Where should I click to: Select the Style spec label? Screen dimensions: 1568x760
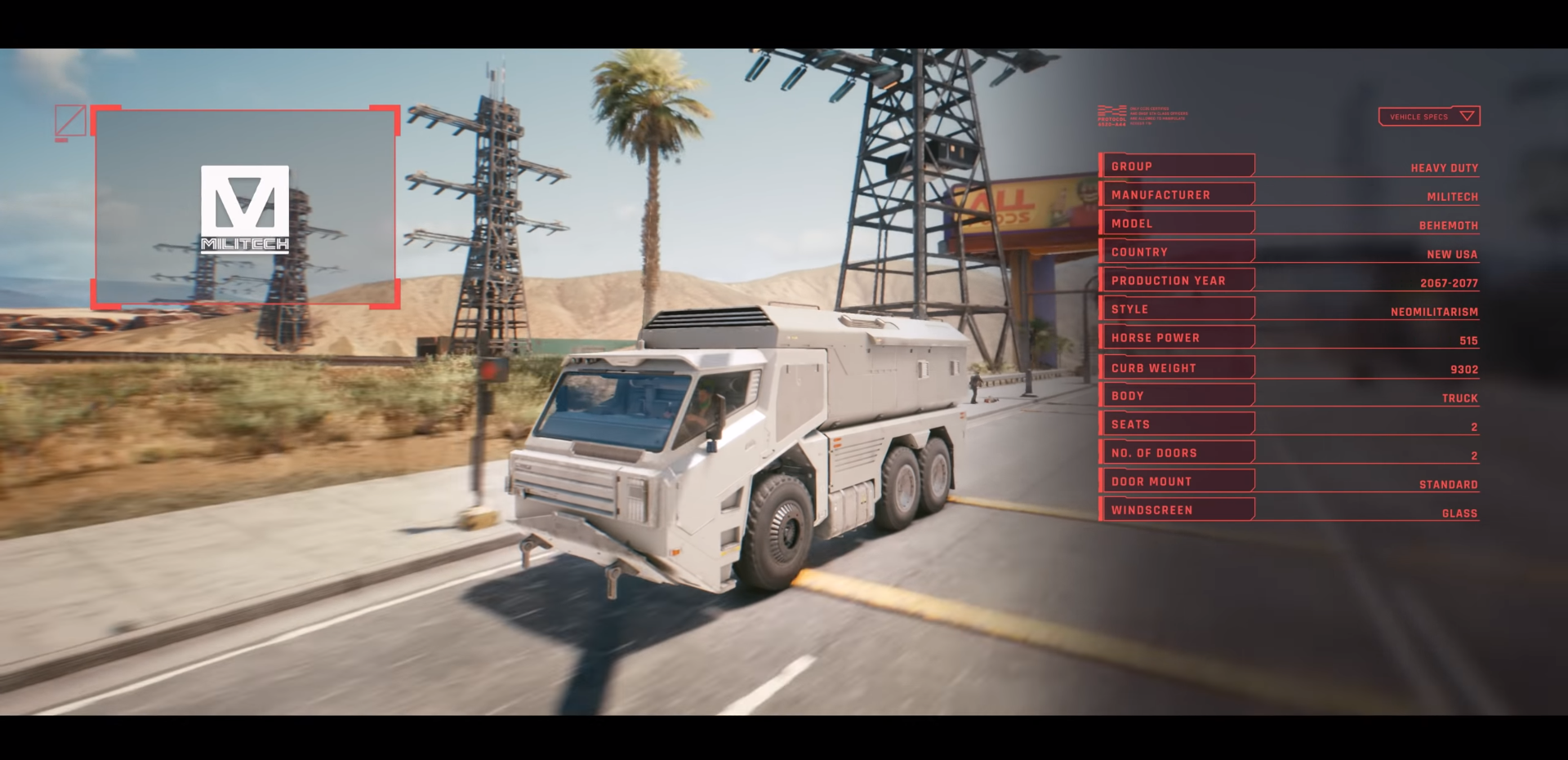pos(1130,309)
